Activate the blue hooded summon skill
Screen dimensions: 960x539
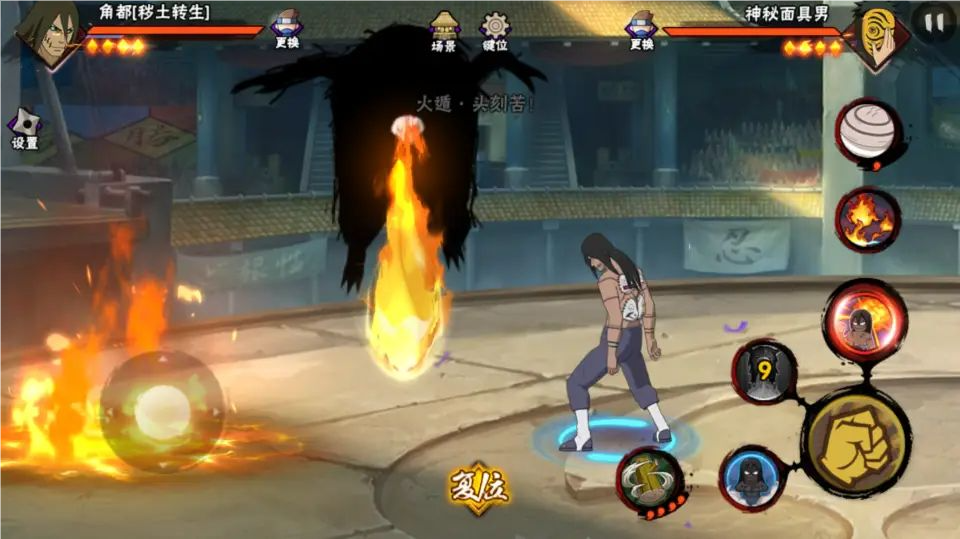pyautogui.click(x=751, y=478)
